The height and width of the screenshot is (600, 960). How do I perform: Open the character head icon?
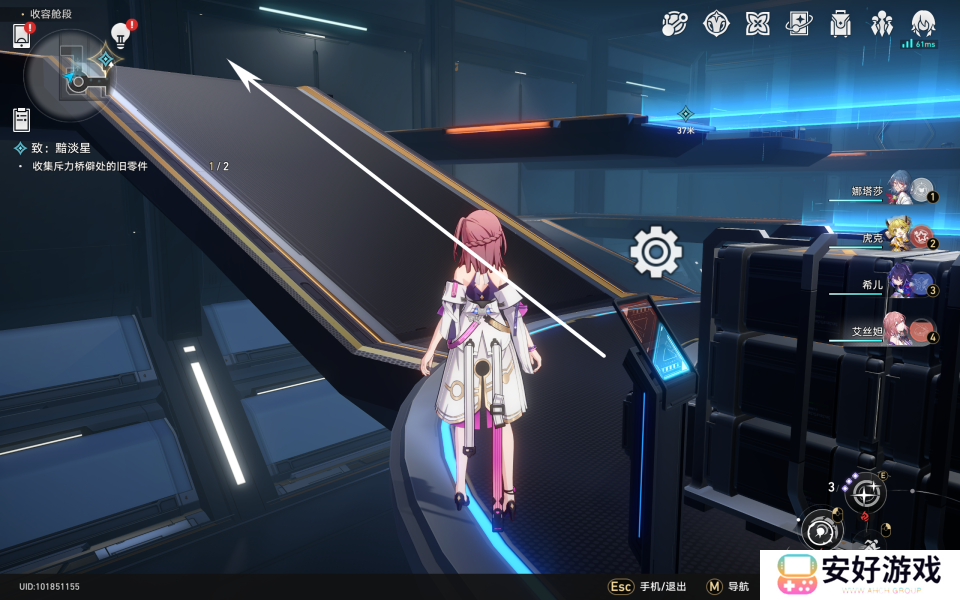click(x=923, y=22)
